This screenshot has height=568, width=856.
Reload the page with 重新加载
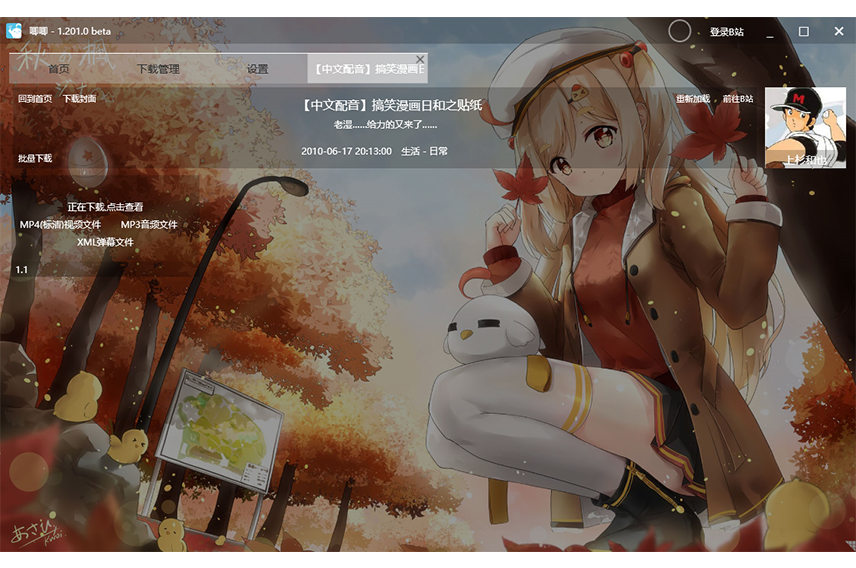(692, 99)
